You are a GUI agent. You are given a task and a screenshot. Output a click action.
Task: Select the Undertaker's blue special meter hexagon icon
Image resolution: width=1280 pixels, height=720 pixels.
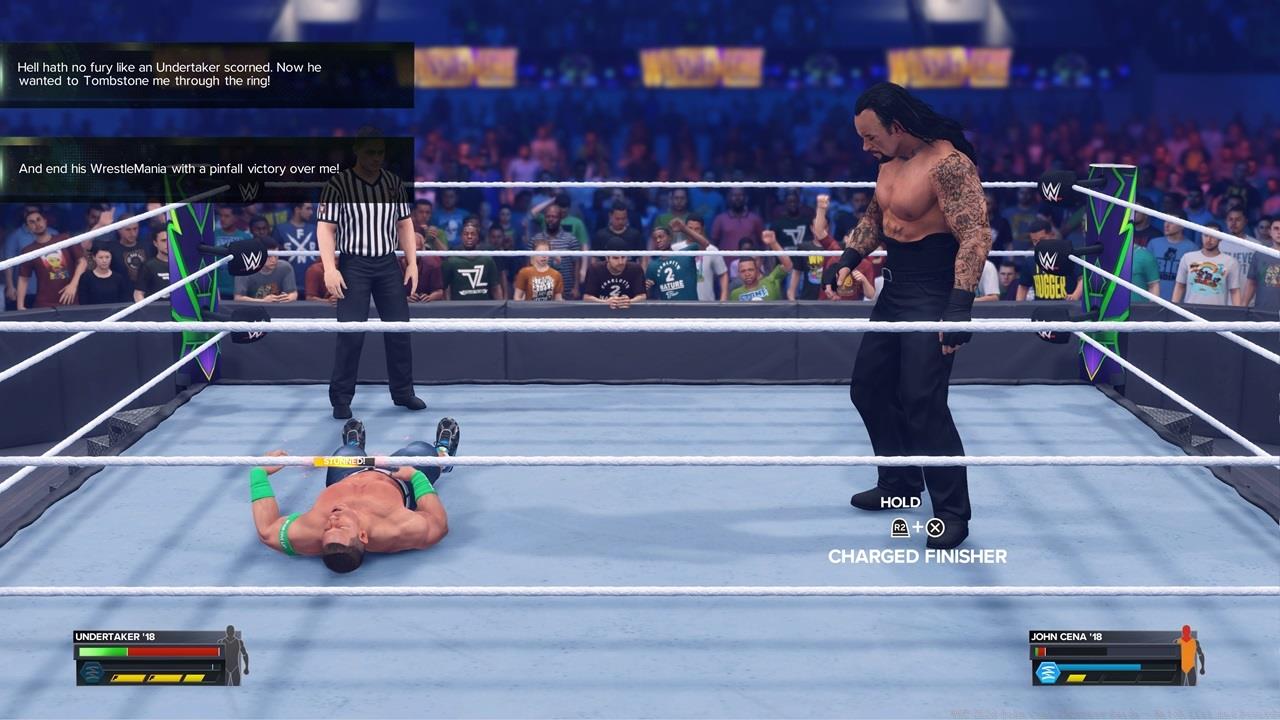coord(92,672)
